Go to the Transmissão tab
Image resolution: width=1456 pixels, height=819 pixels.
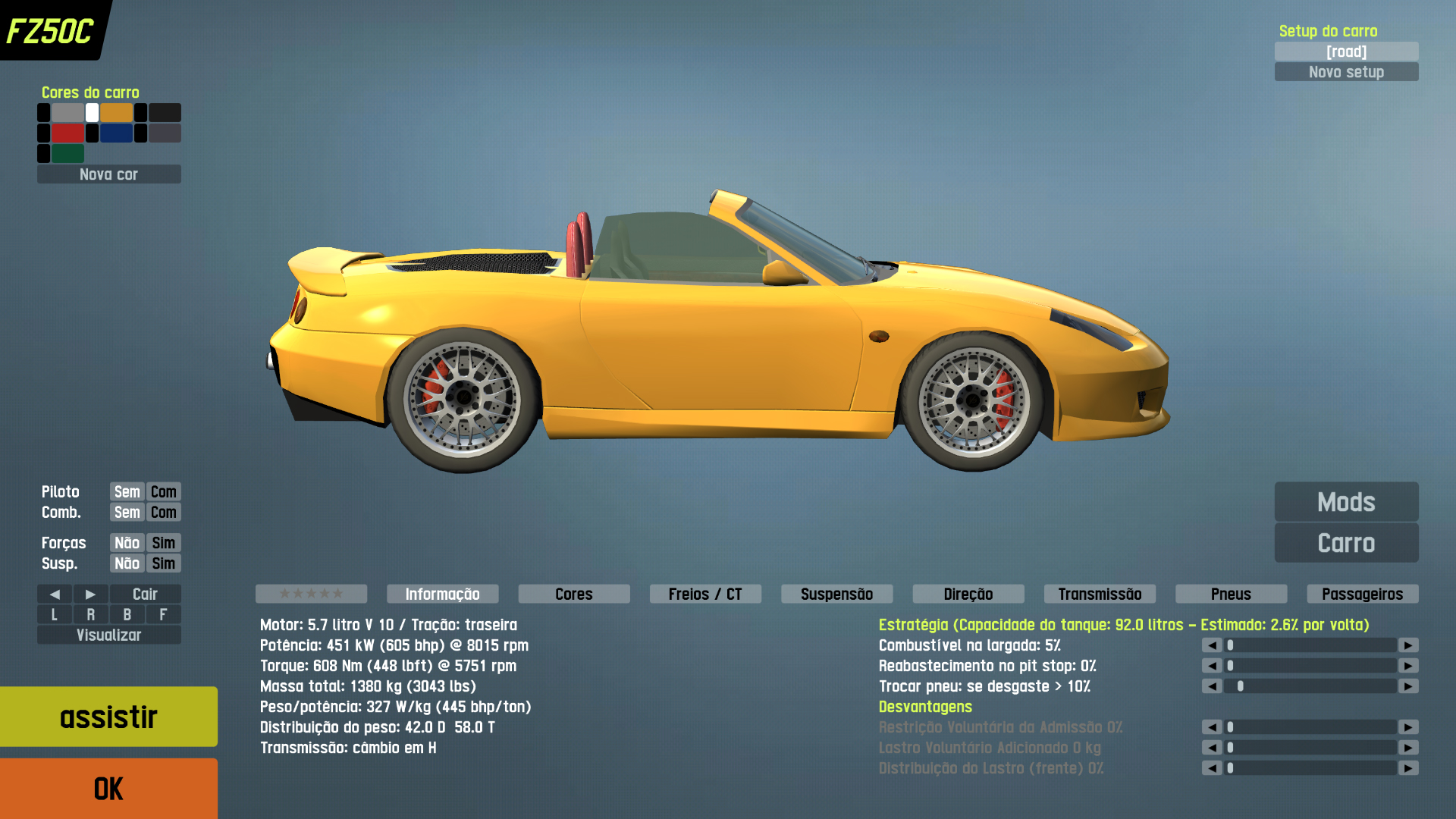coord(1100,594)
